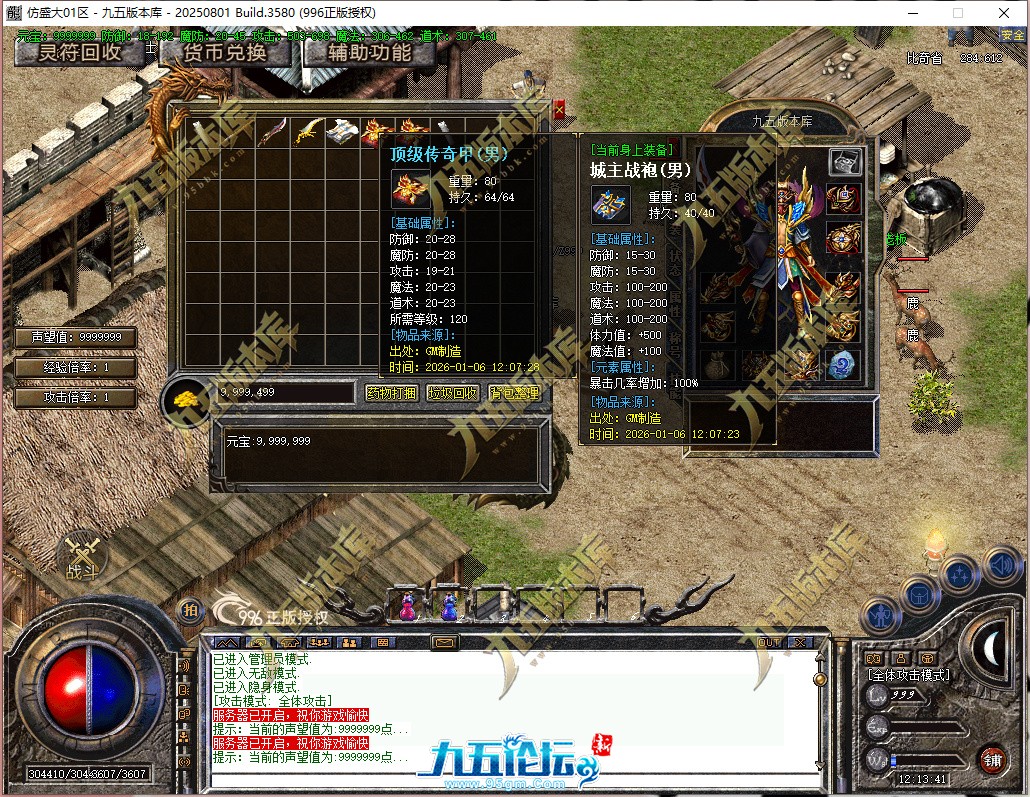
Task: Open the character status round button
Action: pos(880,614)
